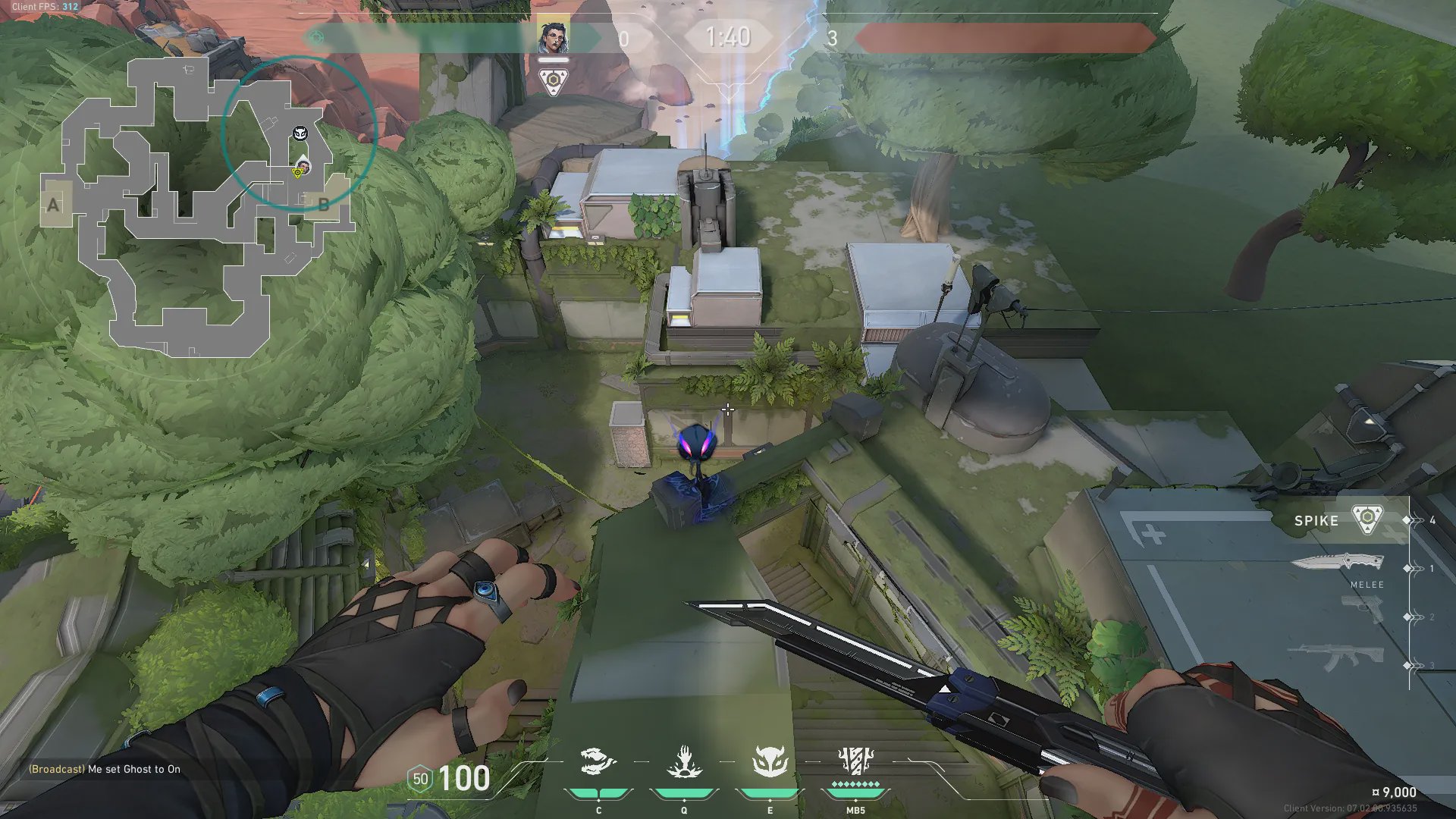
Task: Select the B site marker on minimap
Action: [324, 204]
